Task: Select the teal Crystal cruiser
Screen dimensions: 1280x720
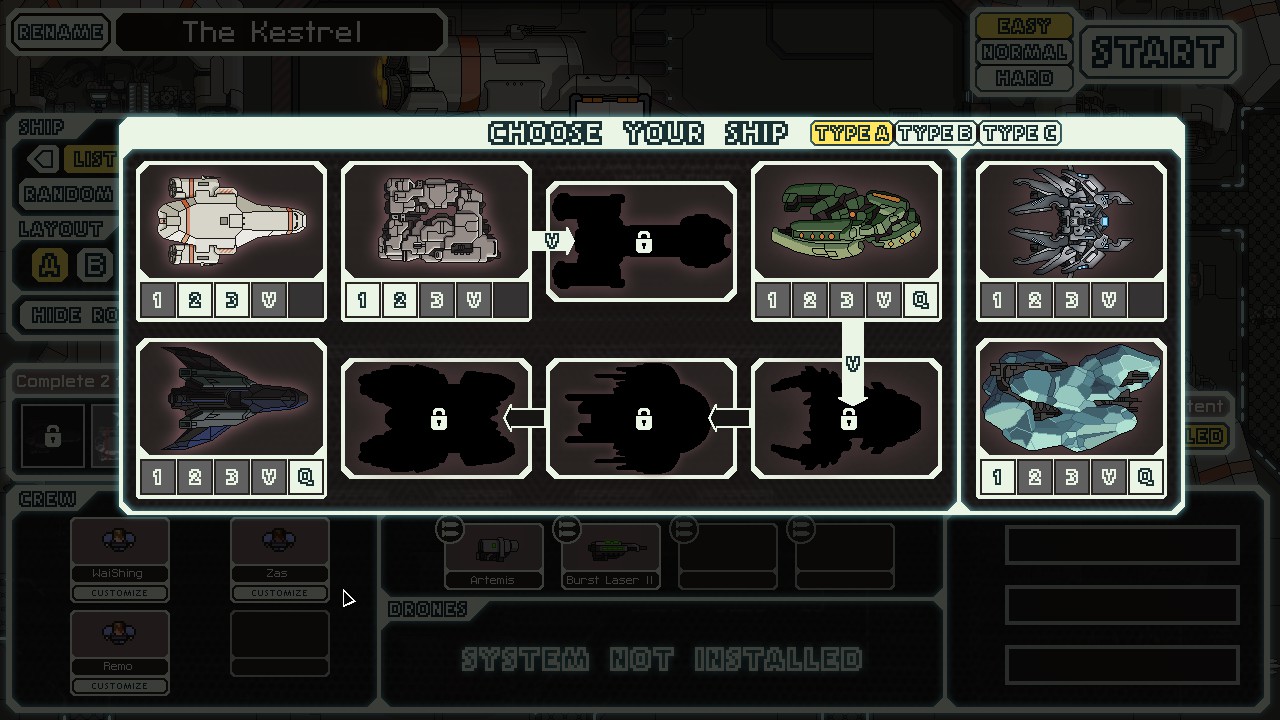Action: (1071, 398)
